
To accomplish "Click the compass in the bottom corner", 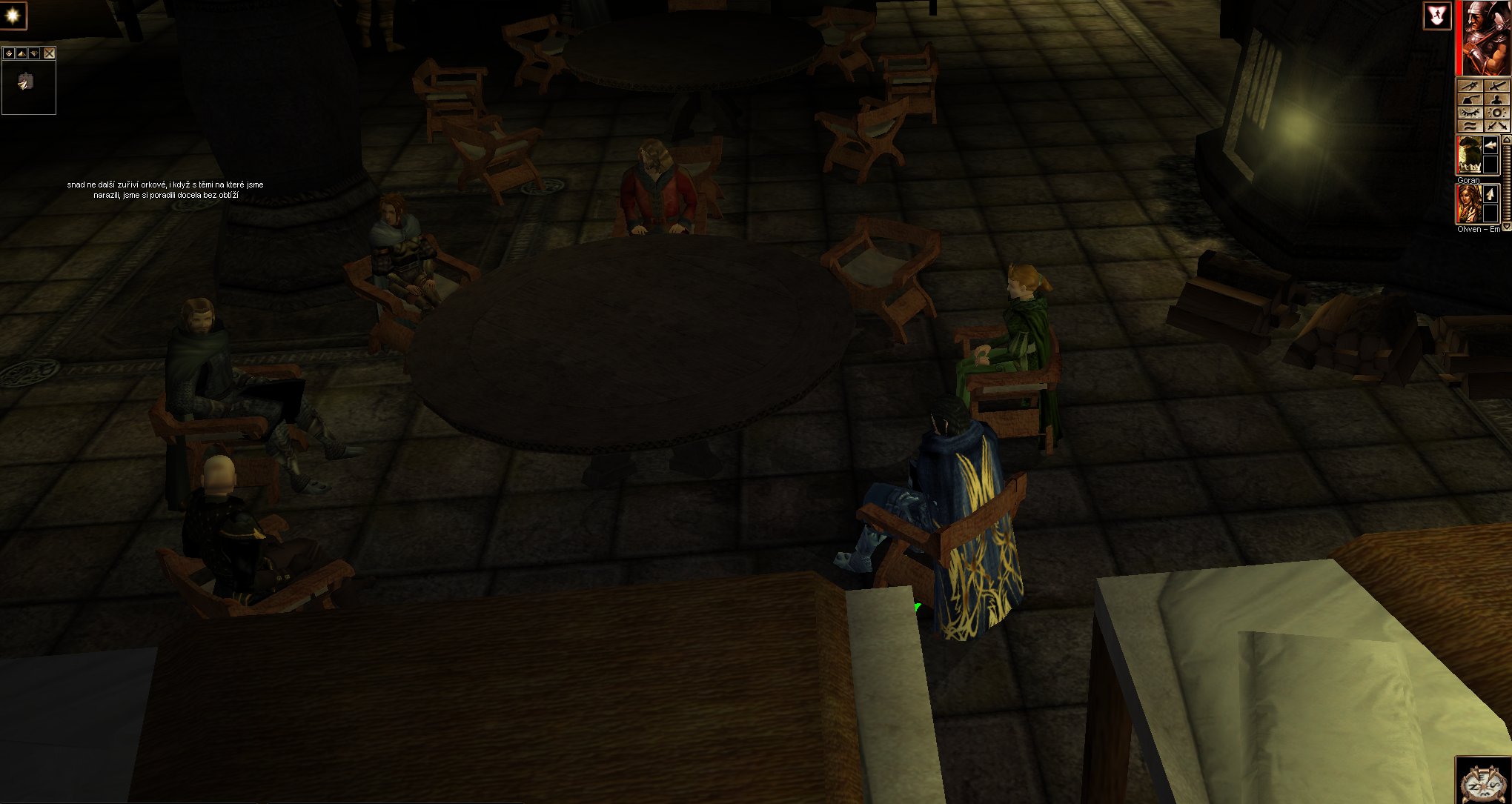I will tap(1483, 782).
